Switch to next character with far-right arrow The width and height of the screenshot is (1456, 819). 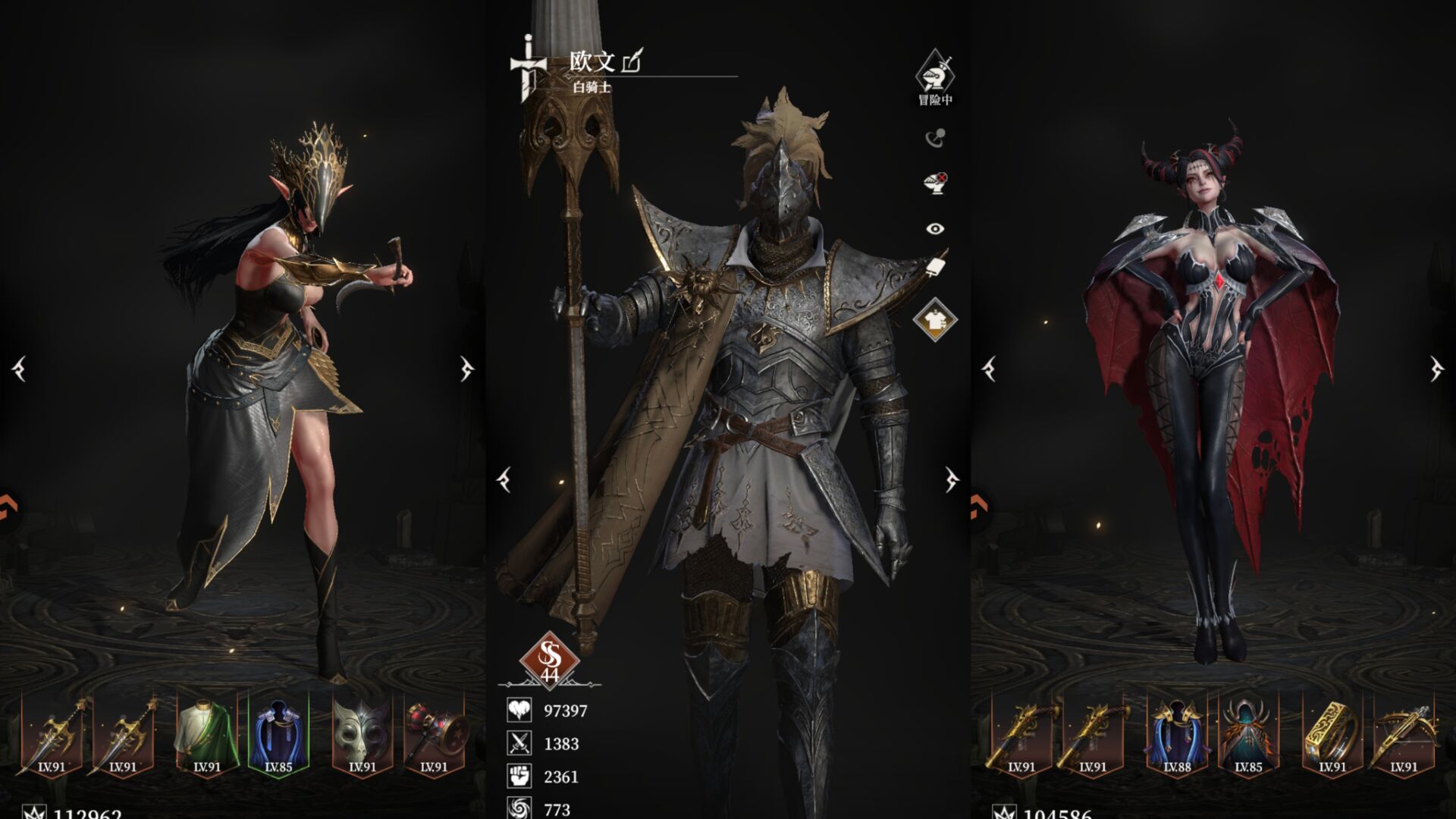[x=1436, y=369]
